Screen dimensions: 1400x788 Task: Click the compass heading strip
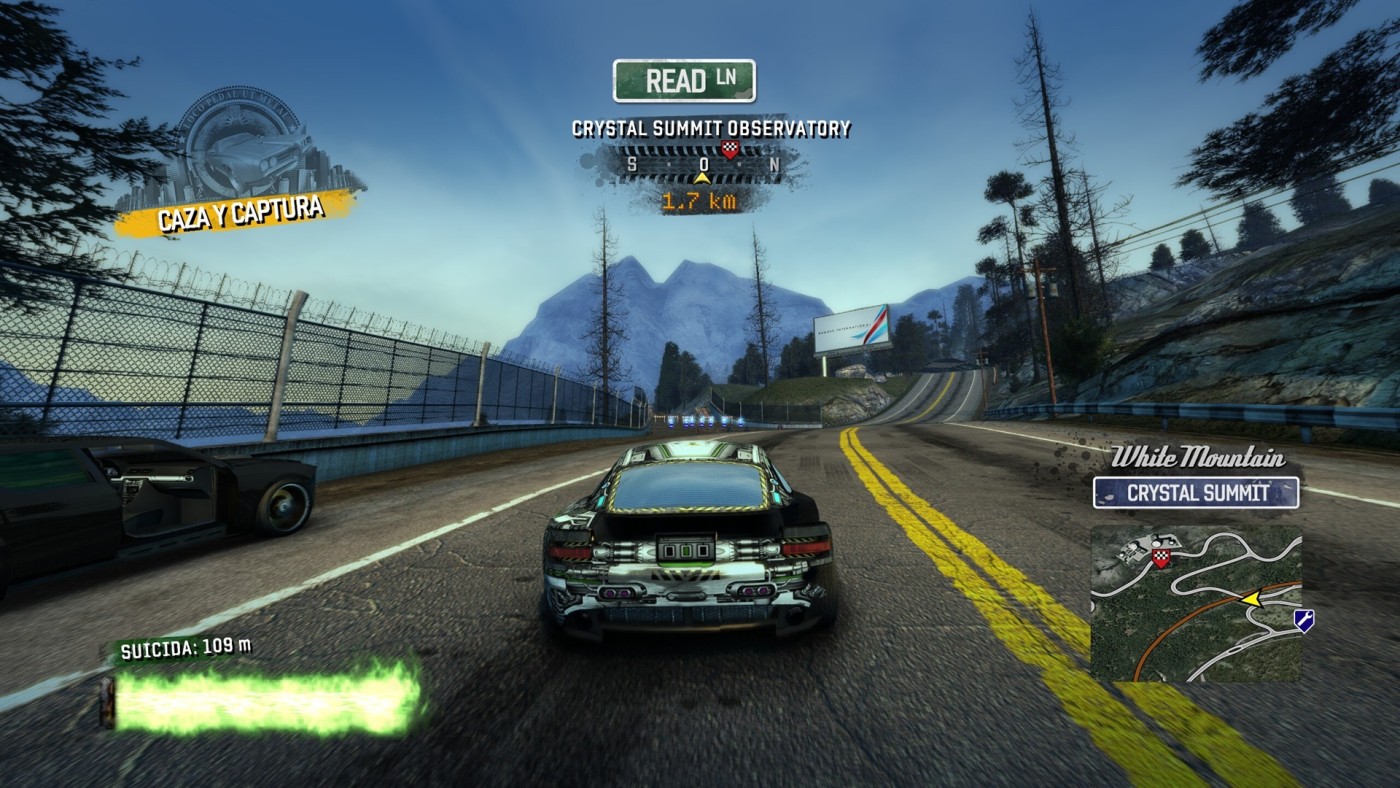tap(701, 163)
